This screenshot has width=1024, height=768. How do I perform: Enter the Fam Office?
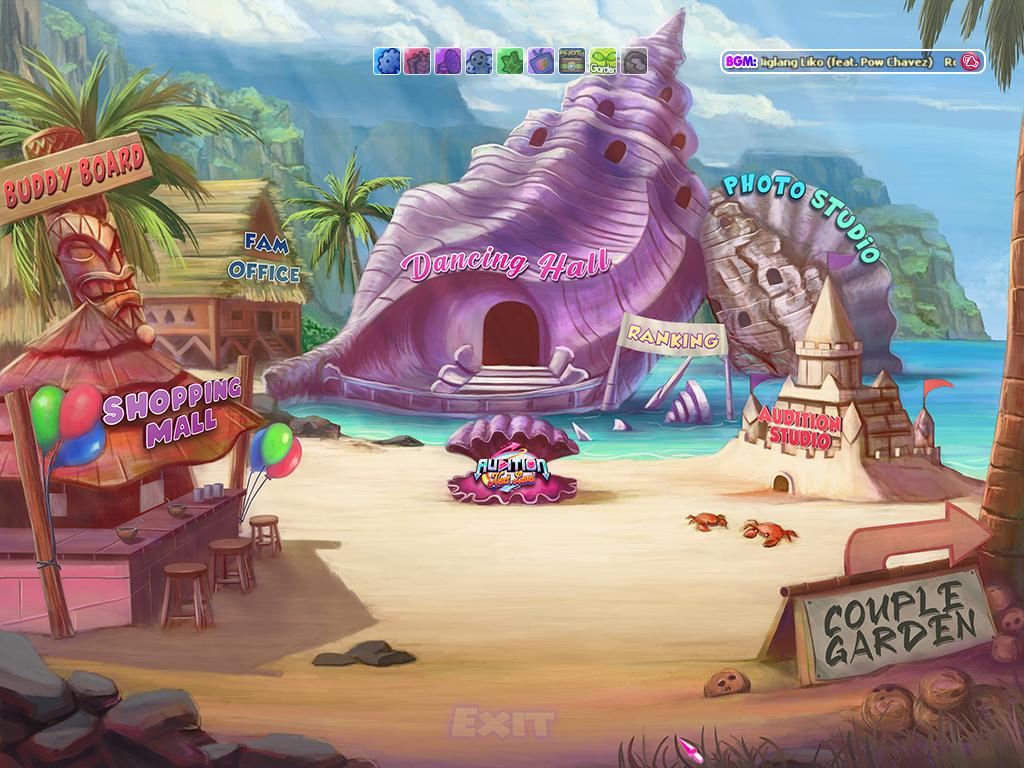[x=264, y=258]
